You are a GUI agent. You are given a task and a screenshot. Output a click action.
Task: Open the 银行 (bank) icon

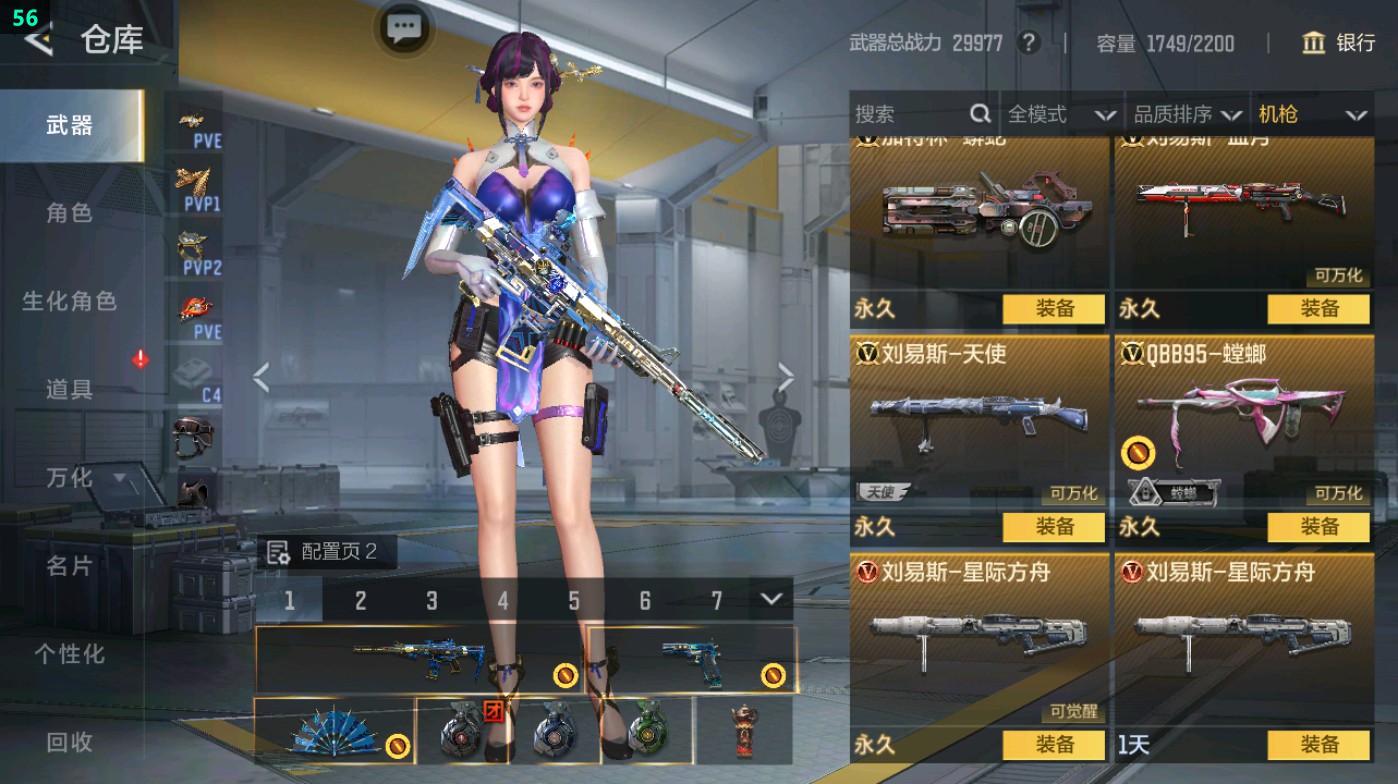pos(1314,43)
